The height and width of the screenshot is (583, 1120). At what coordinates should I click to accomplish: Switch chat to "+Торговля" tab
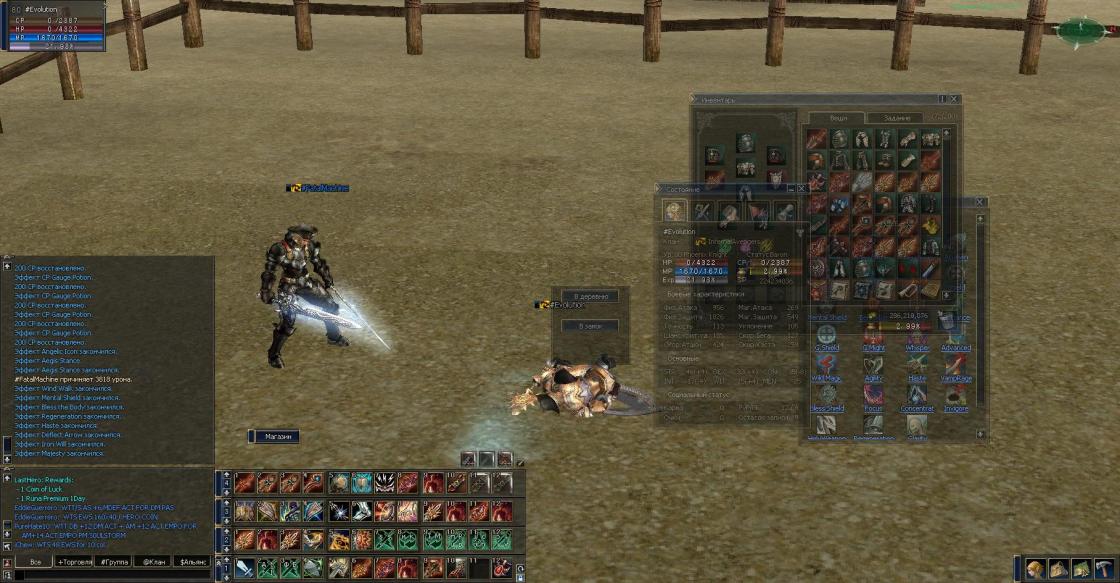[75, 562]
